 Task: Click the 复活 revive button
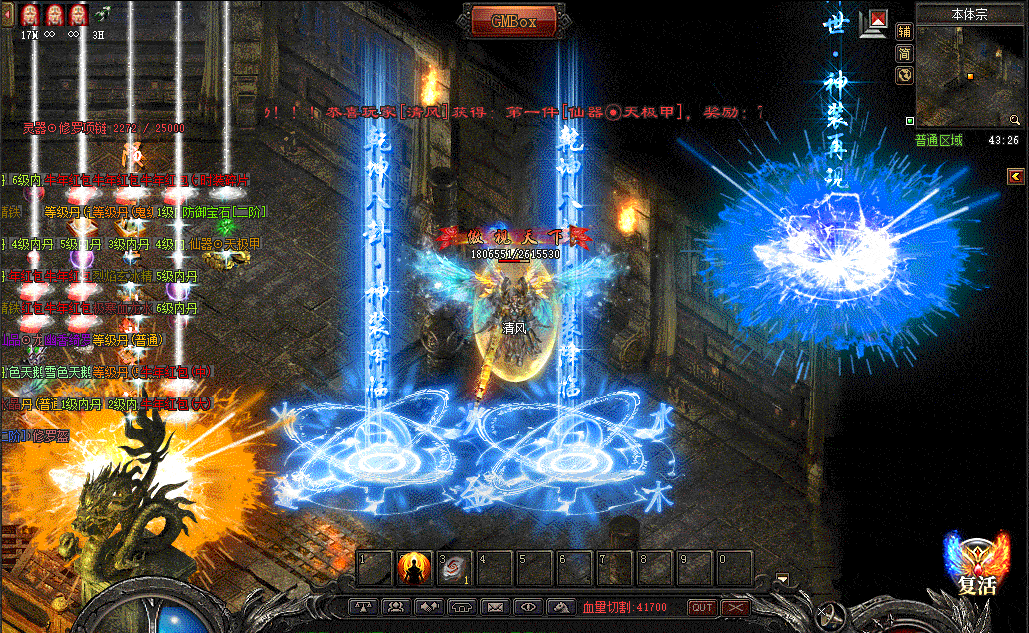(976, 566)
